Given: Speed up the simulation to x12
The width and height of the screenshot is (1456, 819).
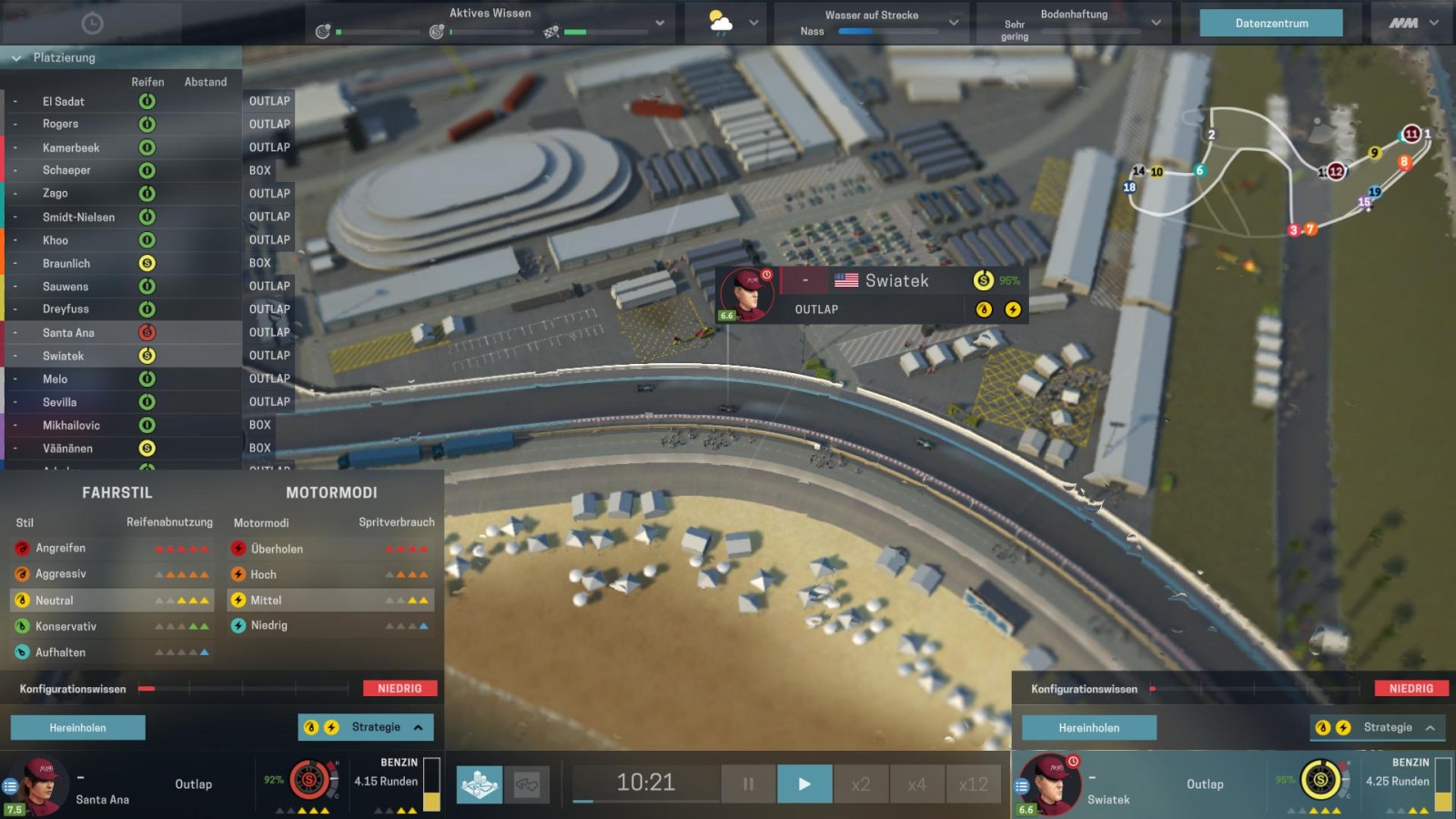Looking at the screenshot, I should pyautogui.click(x=973, y=784).
